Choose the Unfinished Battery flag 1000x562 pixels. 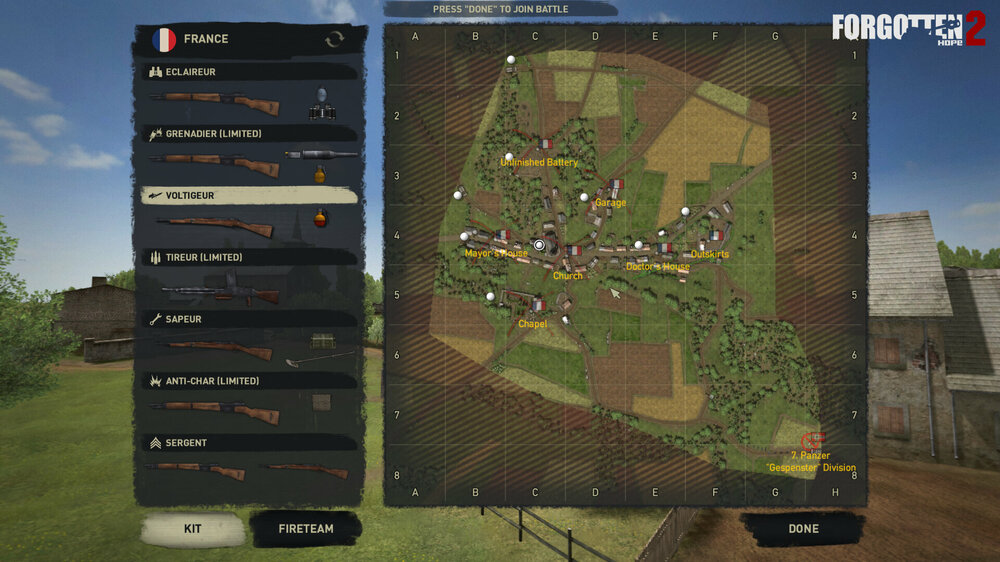pos(545,145)
